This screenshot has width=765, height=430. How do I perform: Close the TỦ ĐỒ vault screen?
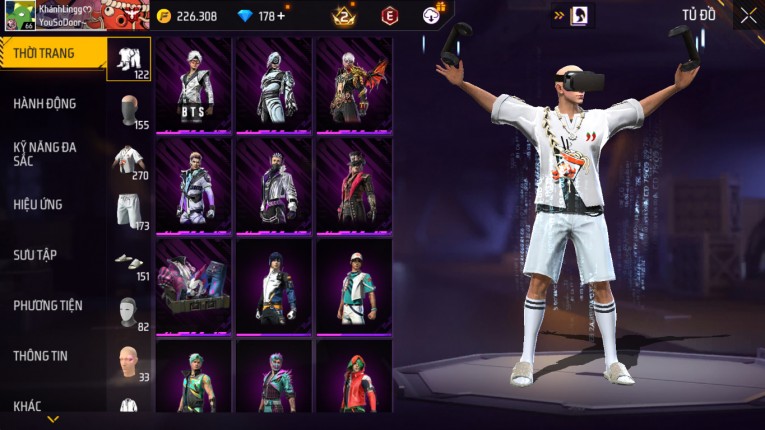coord(748,15)
